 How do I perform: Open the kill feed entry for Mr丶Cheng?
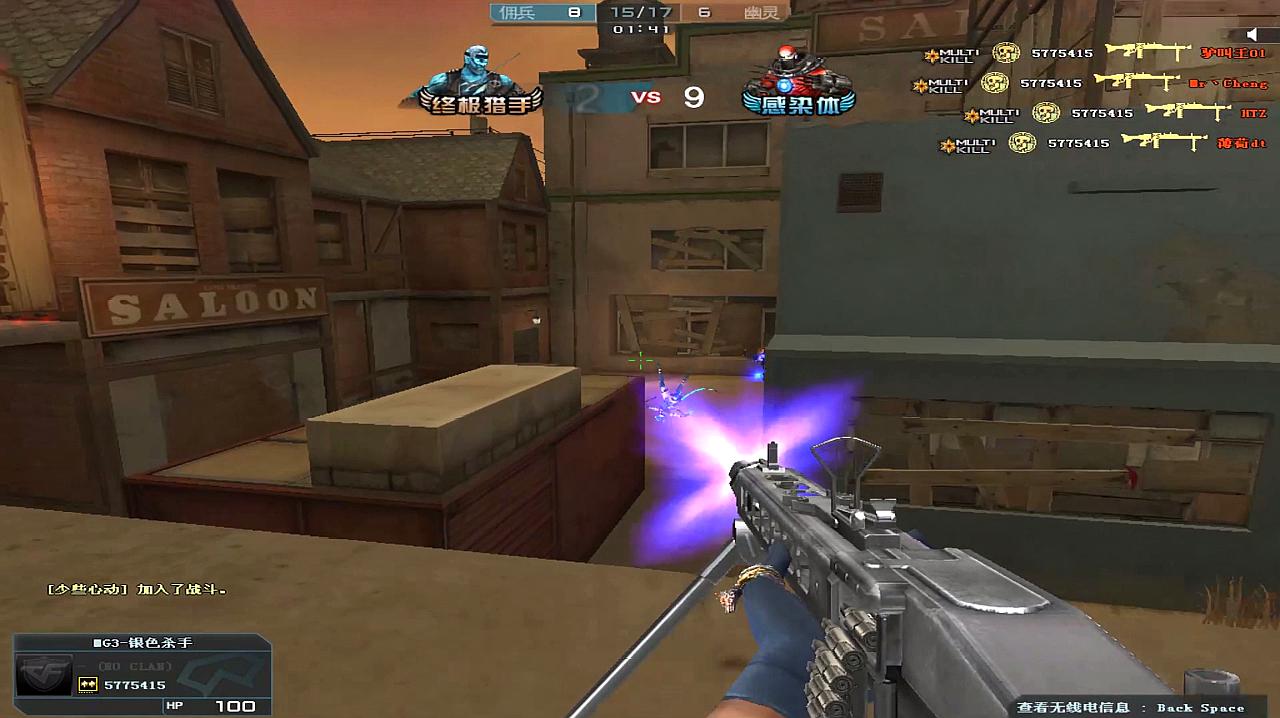click(x=1090, y=83)
